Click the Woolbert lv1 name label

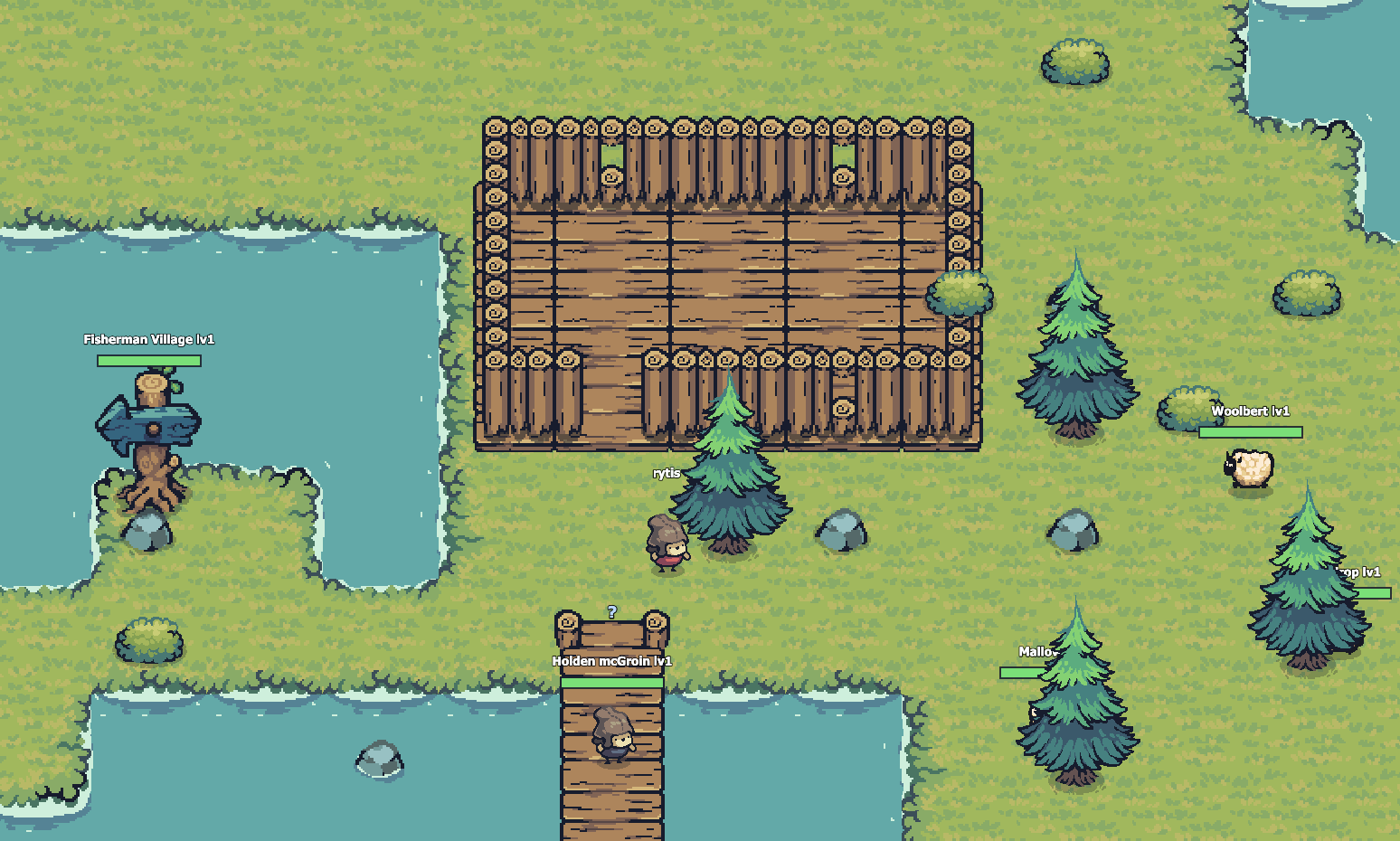[1252, 411]
